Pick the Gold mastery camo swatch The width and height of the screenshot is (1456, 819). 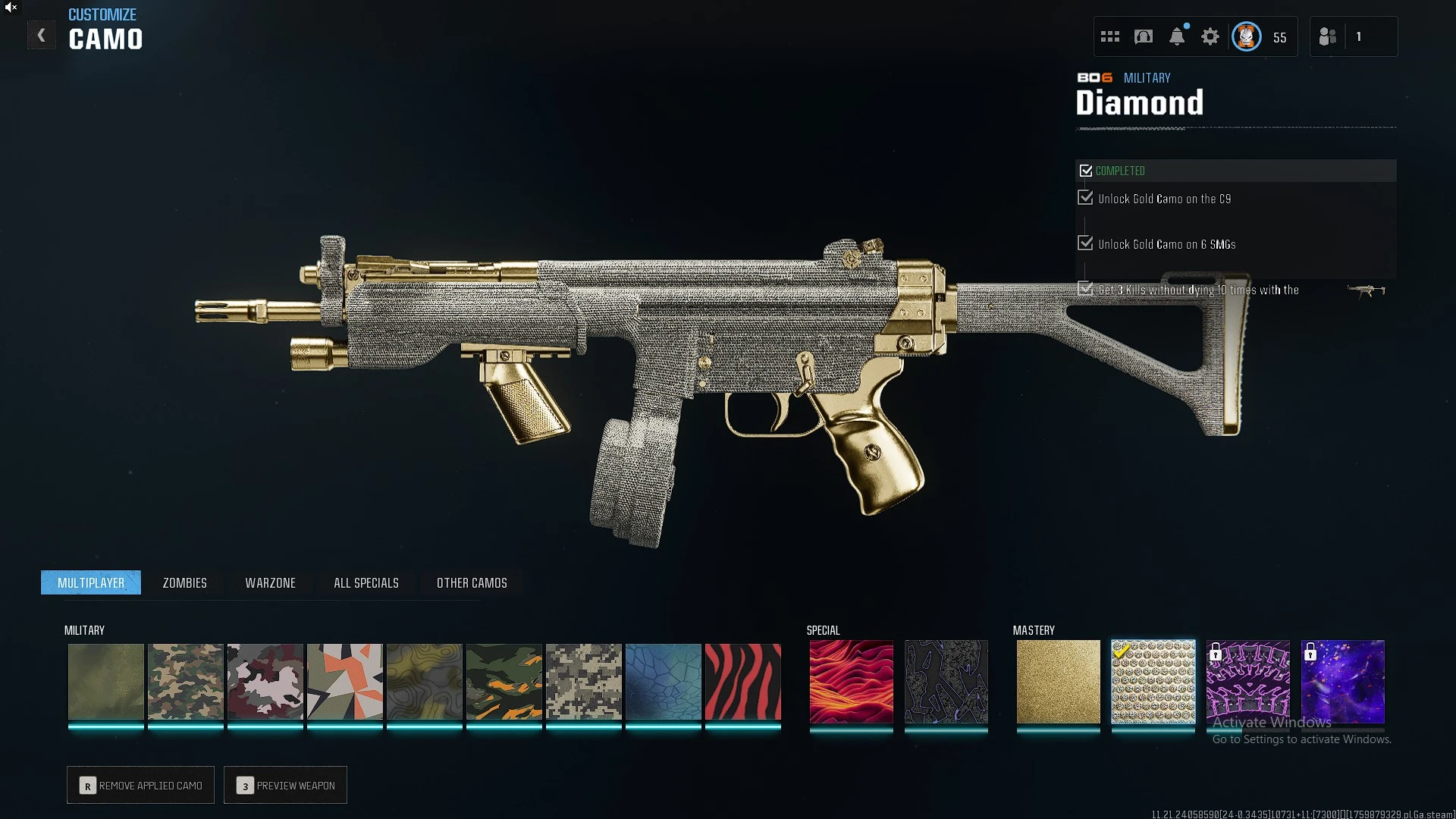[x=1058, y=681]
